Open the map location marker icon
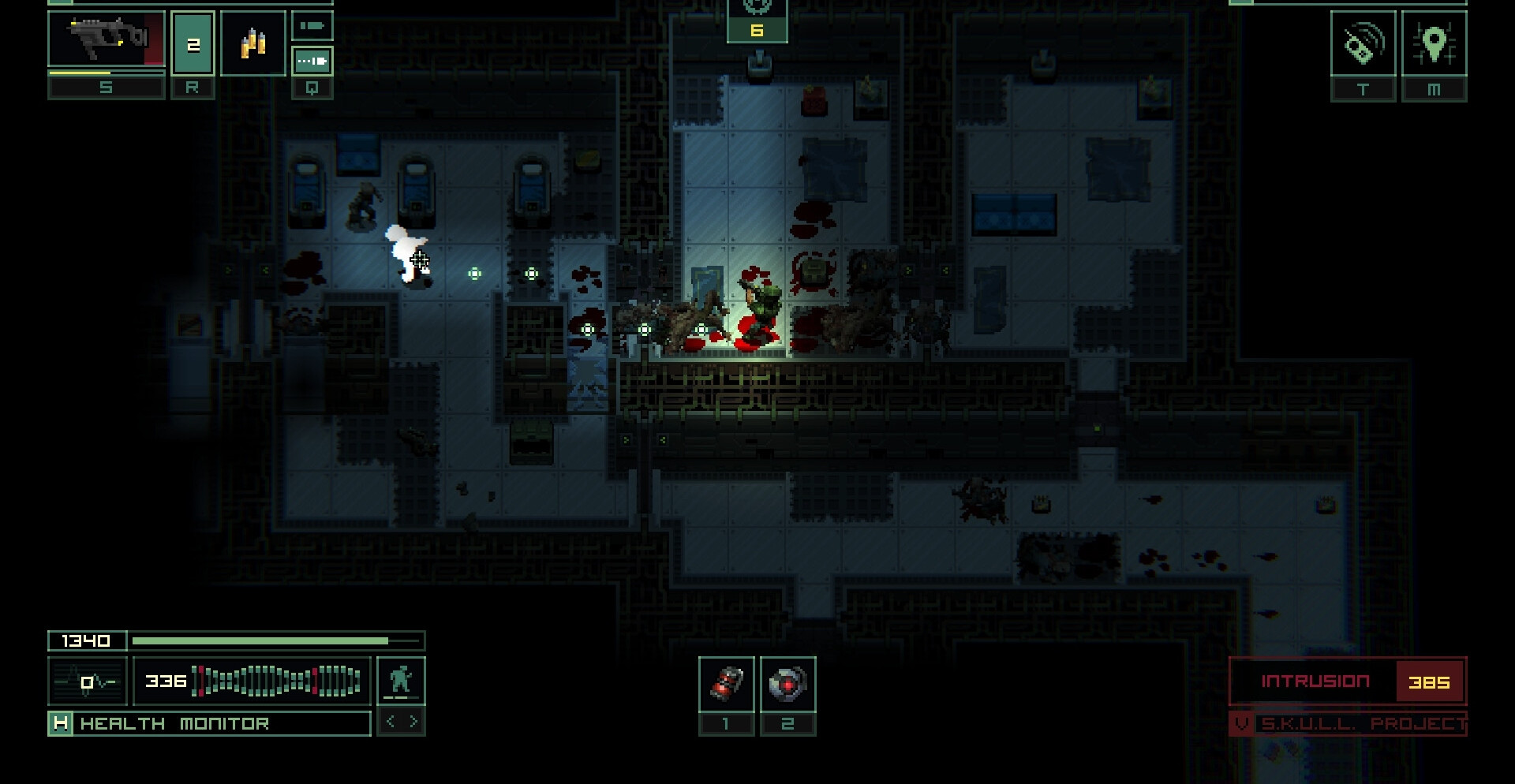Screen dimensions: 1515x784 1434,43
